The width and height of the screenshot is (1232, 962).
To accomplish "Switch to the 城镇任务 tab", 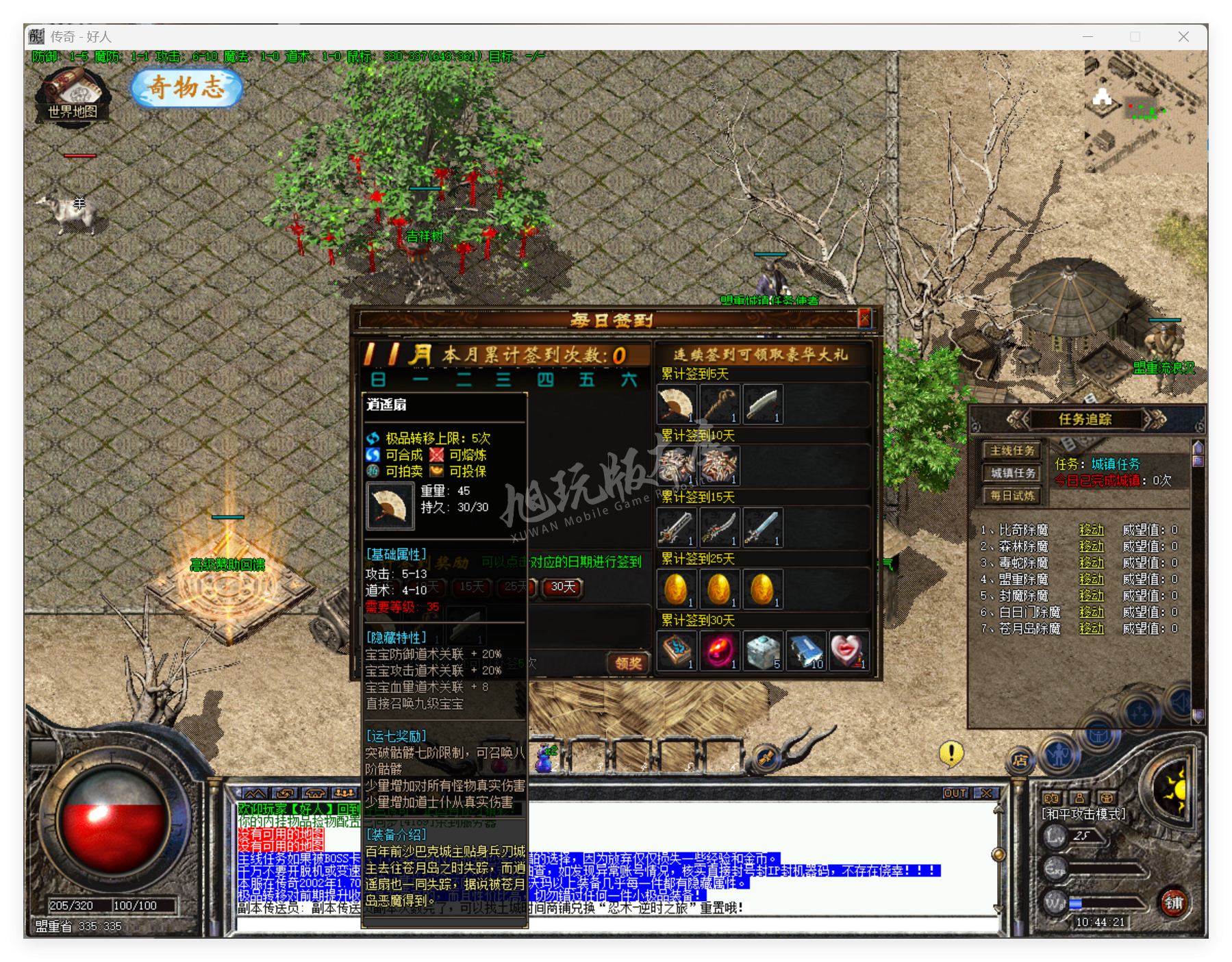I will click(1011, 473).
